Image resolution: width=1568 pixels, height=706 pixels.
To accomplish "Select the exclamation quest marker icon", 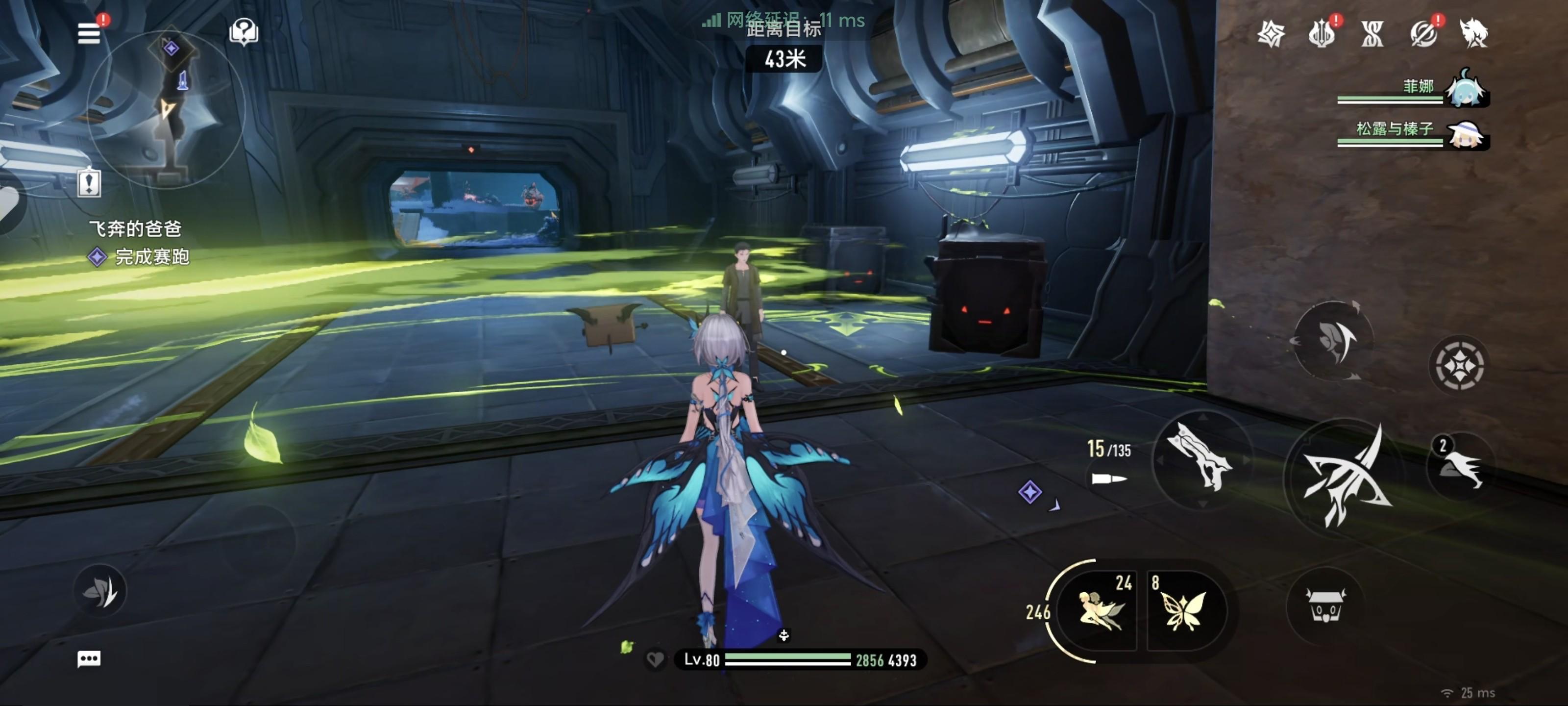I will coord(89,182).
